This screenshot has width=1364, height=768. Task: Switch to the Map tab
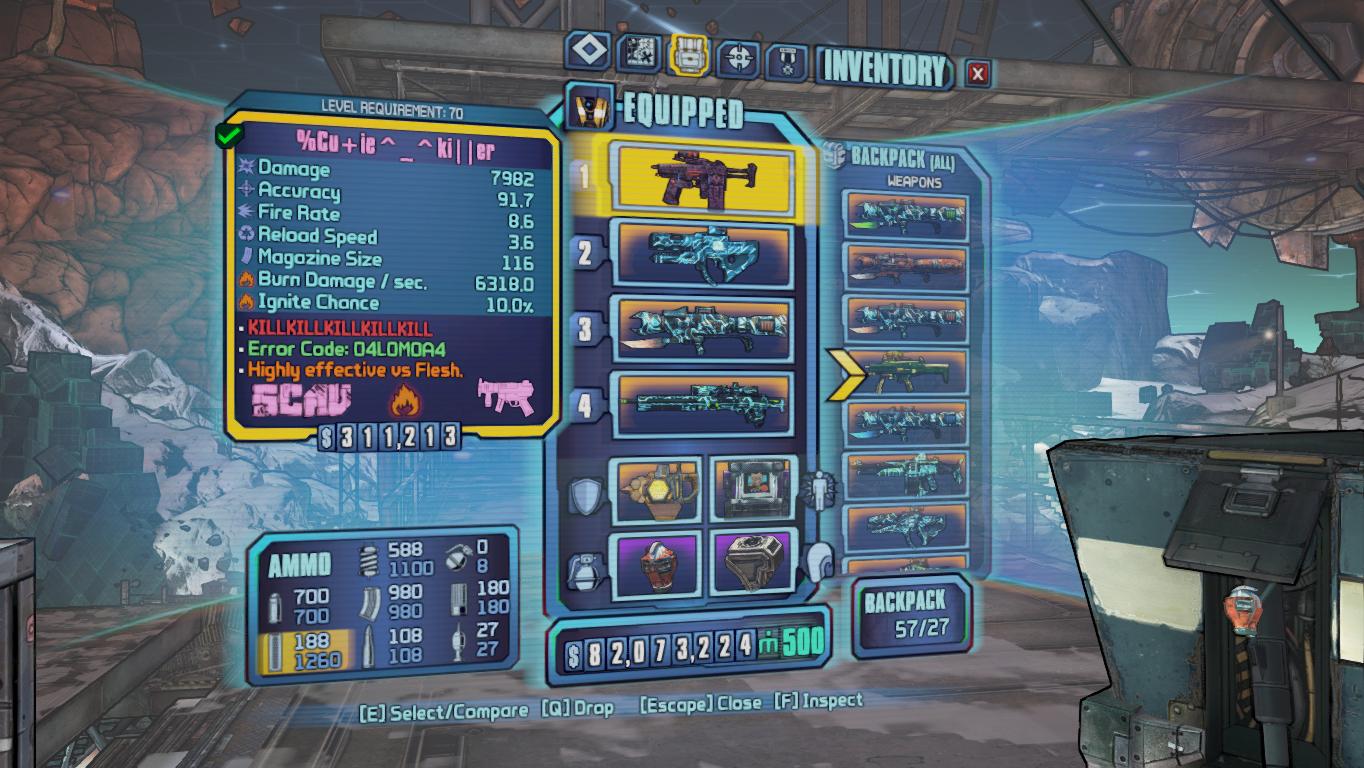638,53
